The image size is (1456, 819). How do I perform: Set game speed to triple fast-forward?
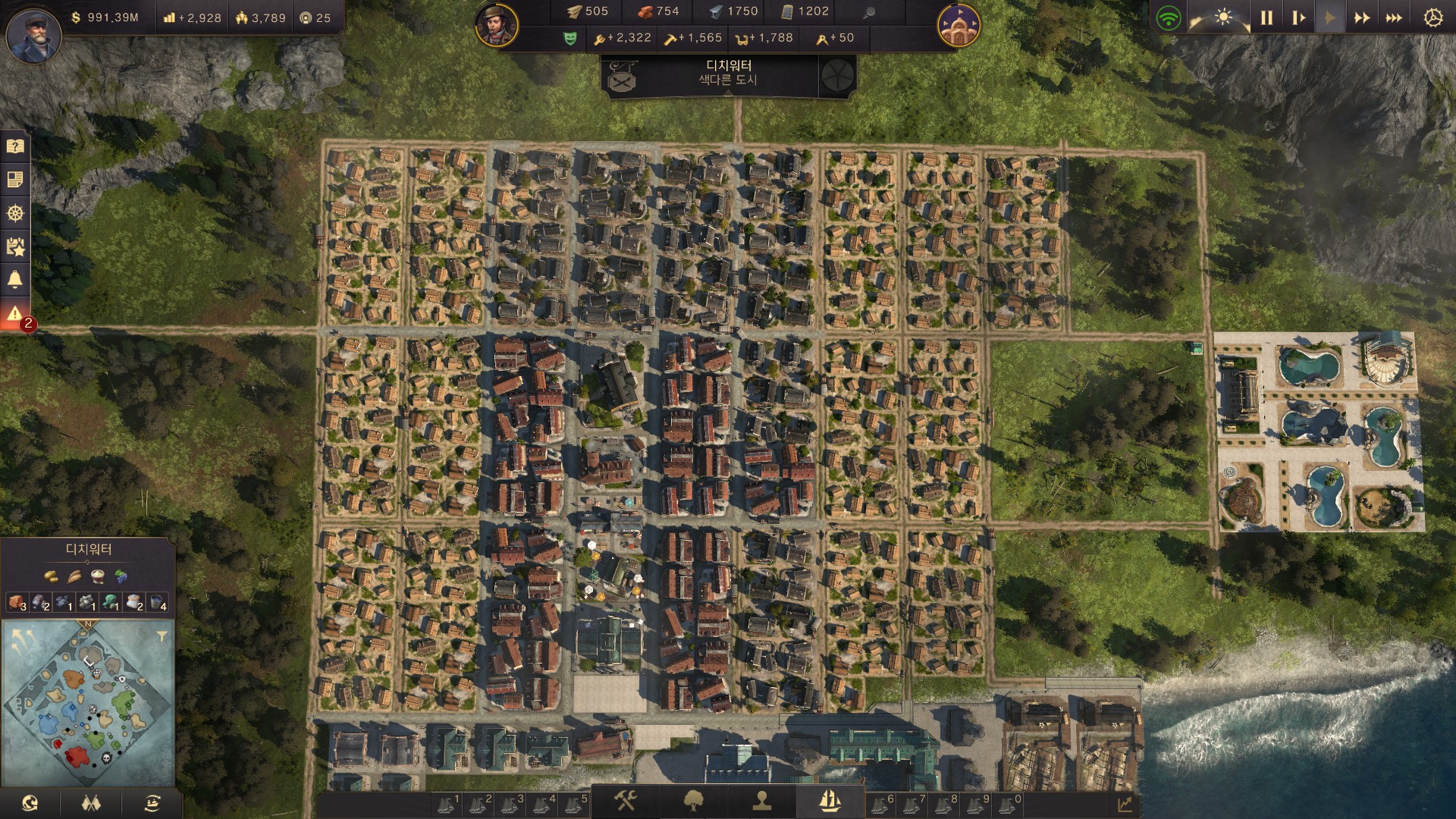[x=1394, y=17]
